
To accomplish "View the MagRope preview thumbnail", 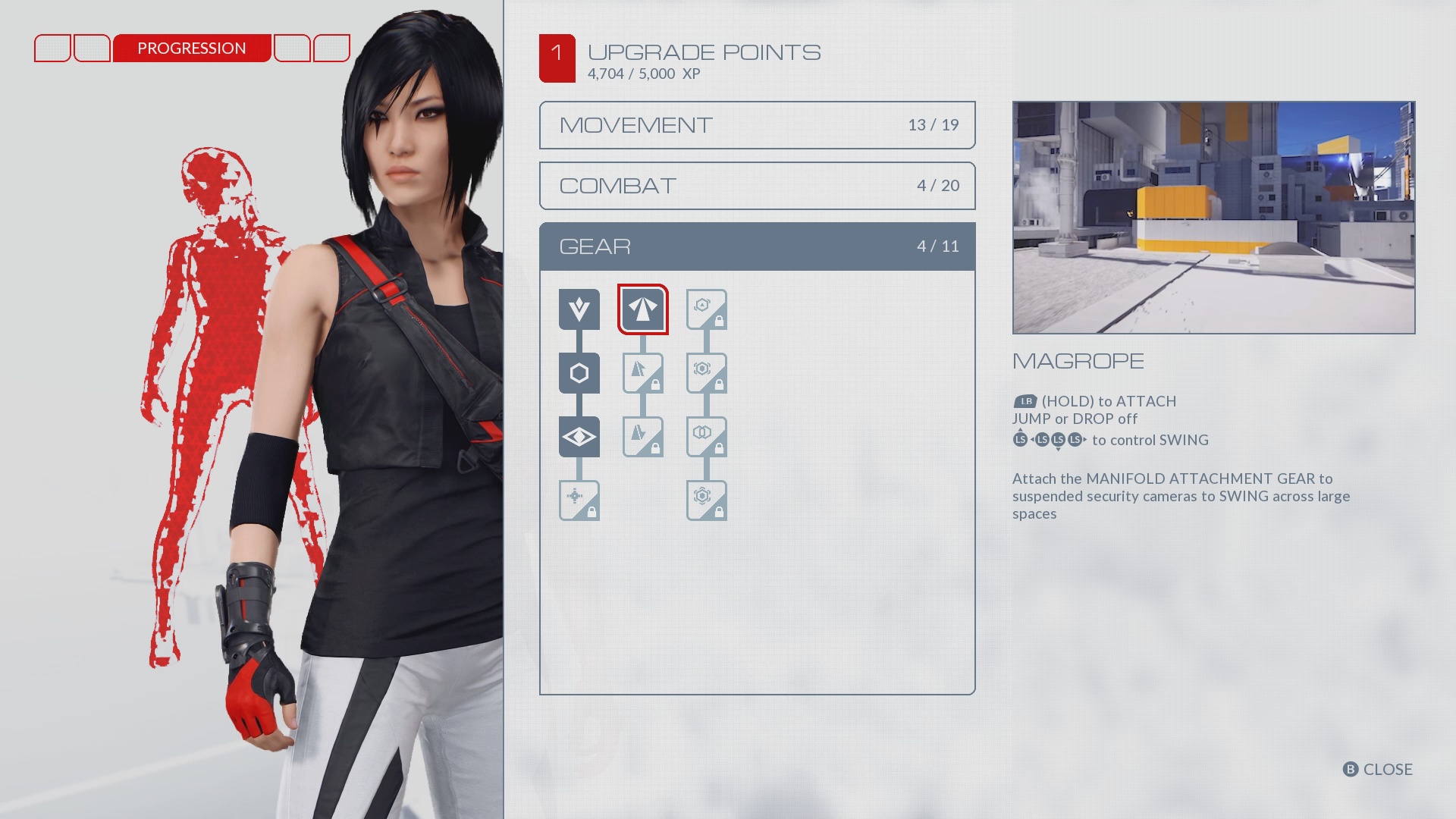I will pyautogui.click(x=1213, y=218).
